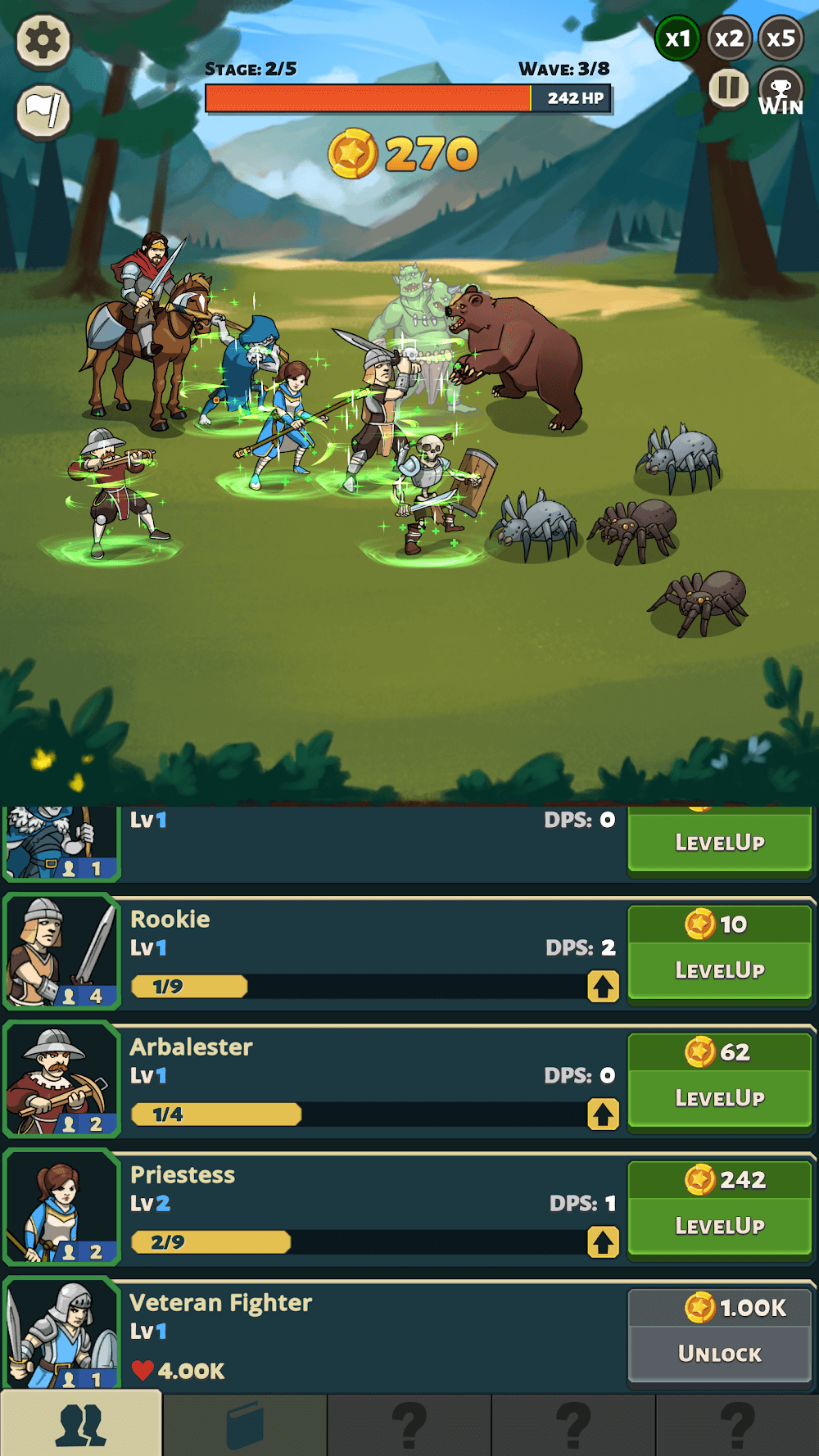
Task: Click the Arbalester's yellow upgrade arrow
Action: point(603,1115)
